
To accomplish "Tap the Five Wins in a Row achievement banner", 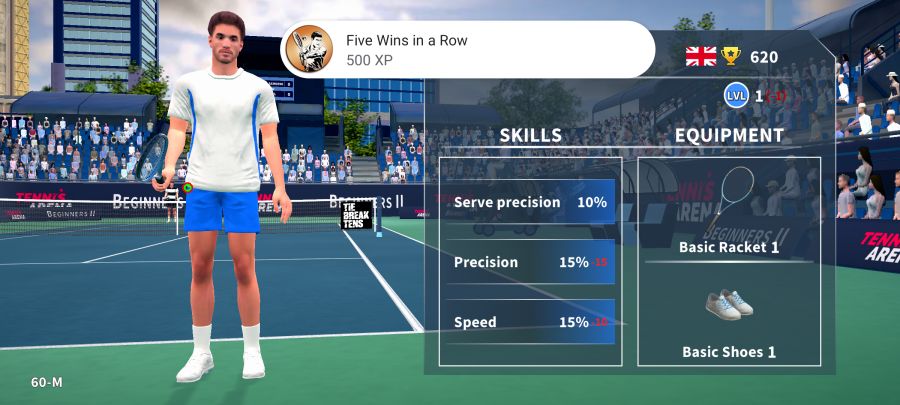I will (467, 50).
